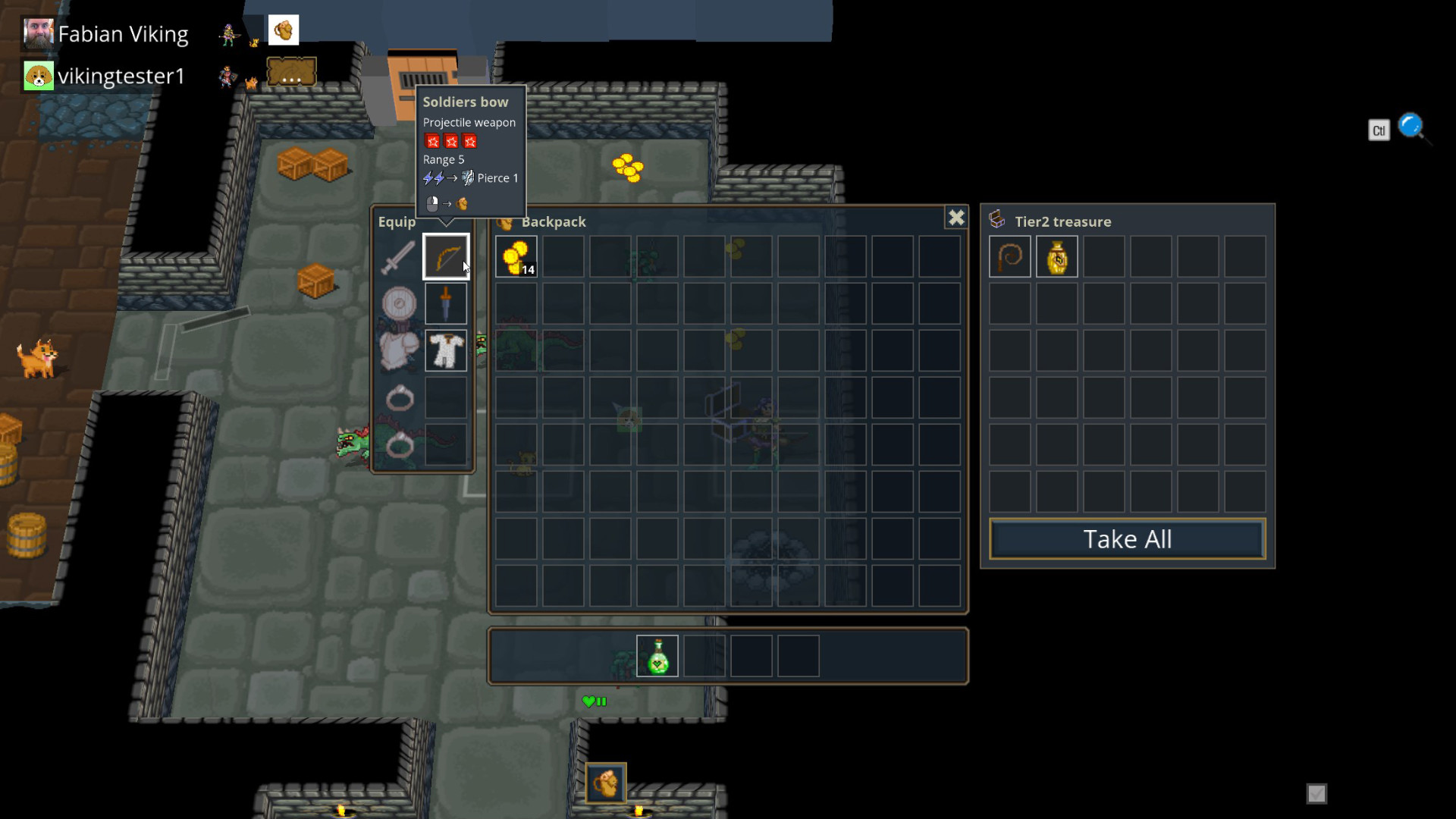The width and height of the screenshot is (1456, 819).
Task: Select the white armor in the Equip slot
Action: 446,350
